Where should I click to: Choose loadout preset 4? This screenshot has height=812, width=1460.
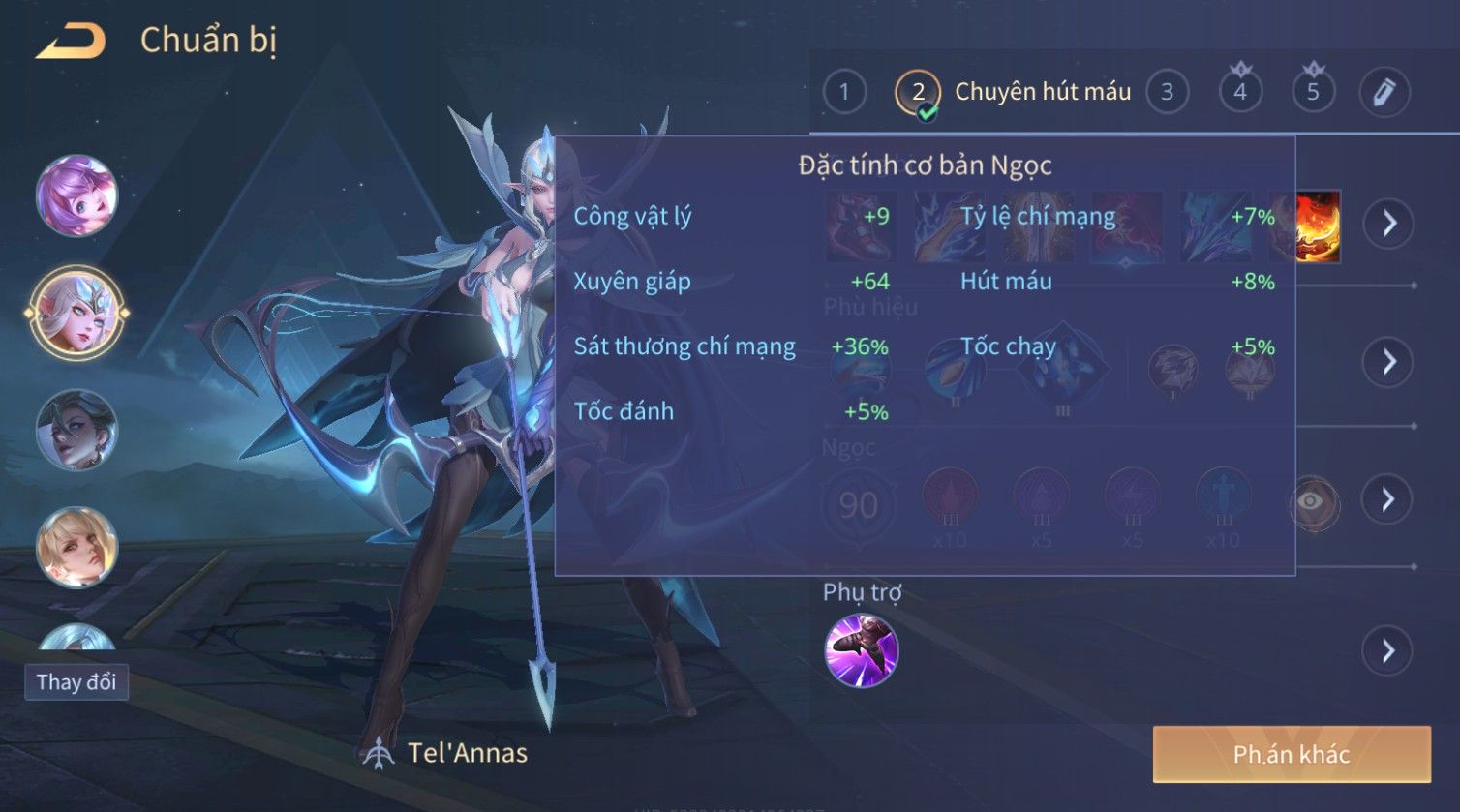pos(1240,93)
